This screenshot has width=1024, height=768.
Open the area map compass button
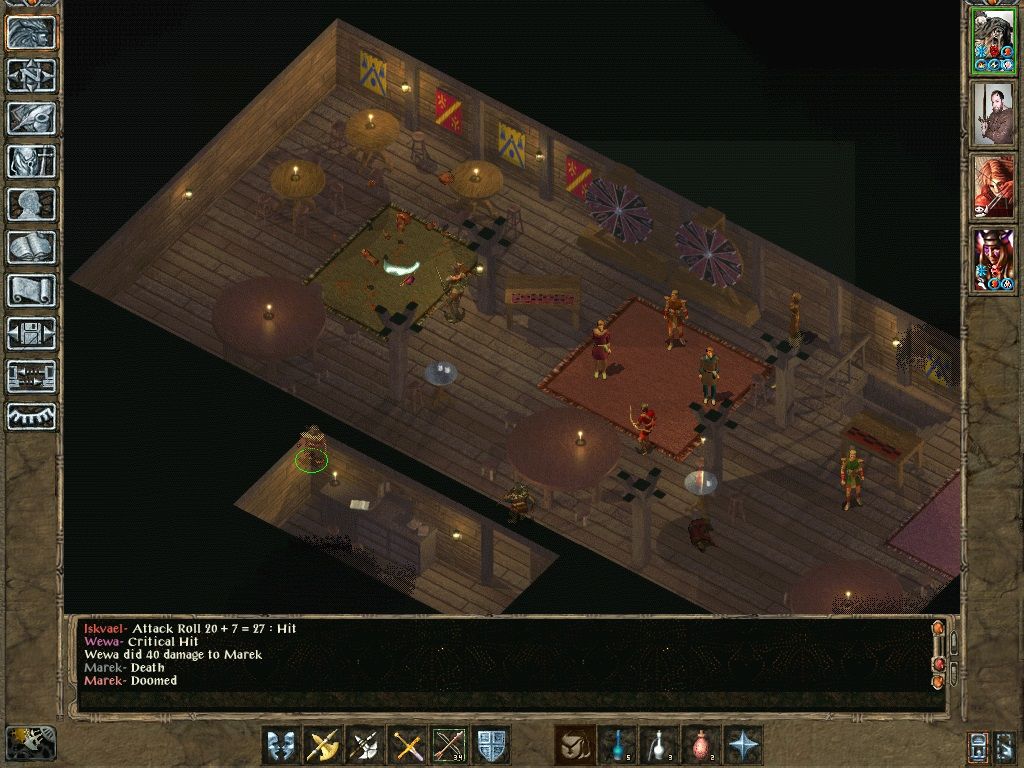32,75
